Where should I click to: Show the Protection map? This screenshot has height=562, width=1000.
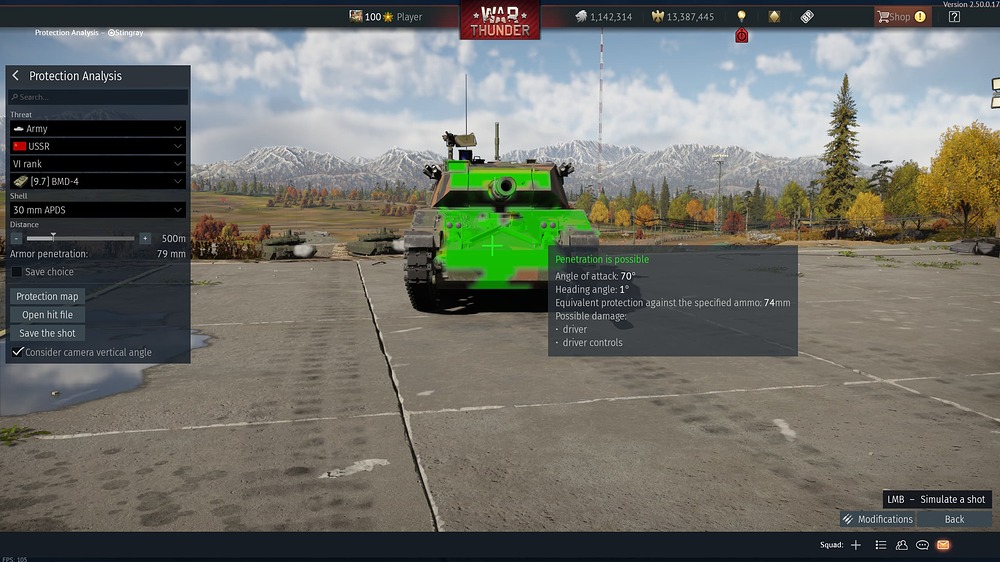[47, 296]
